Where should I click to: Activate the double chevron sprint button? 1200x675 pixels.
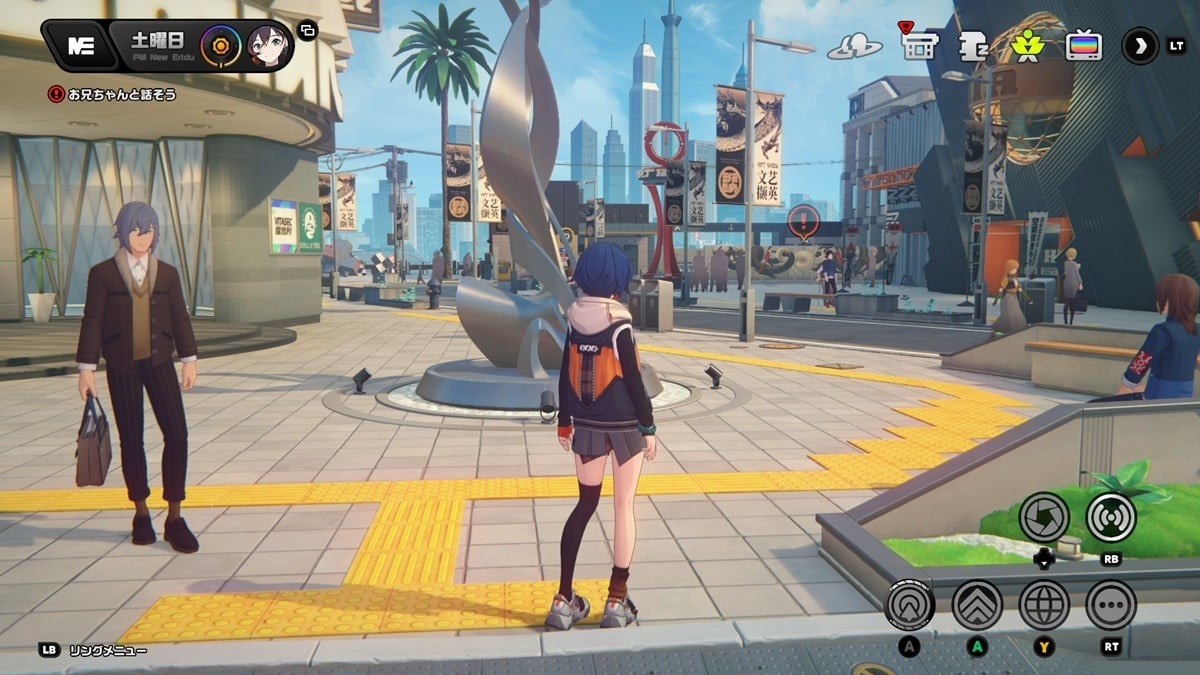[x=977, y=604]
